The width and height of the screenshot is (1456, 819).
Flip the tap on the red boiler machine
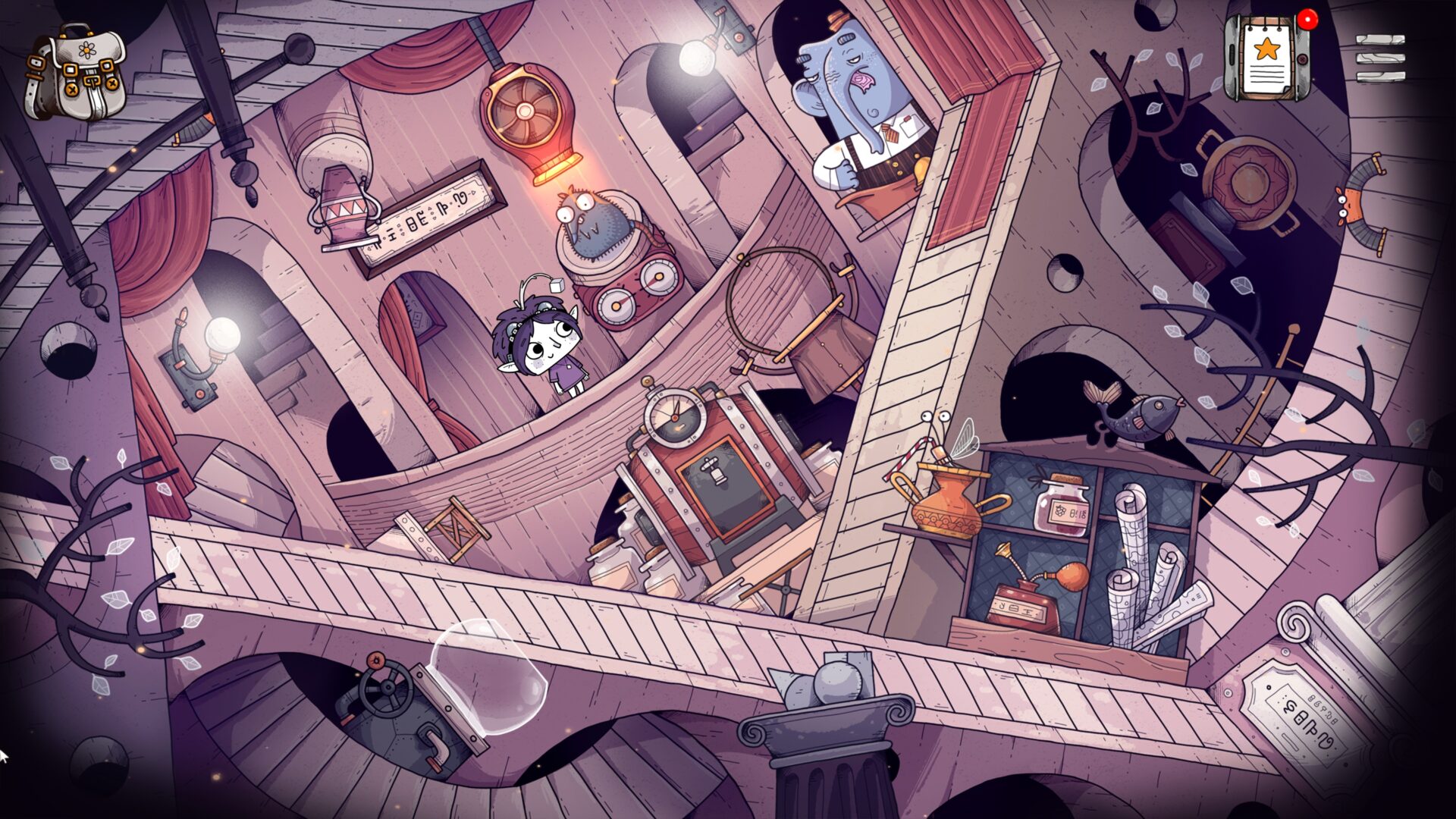click(x=713, y=469)
